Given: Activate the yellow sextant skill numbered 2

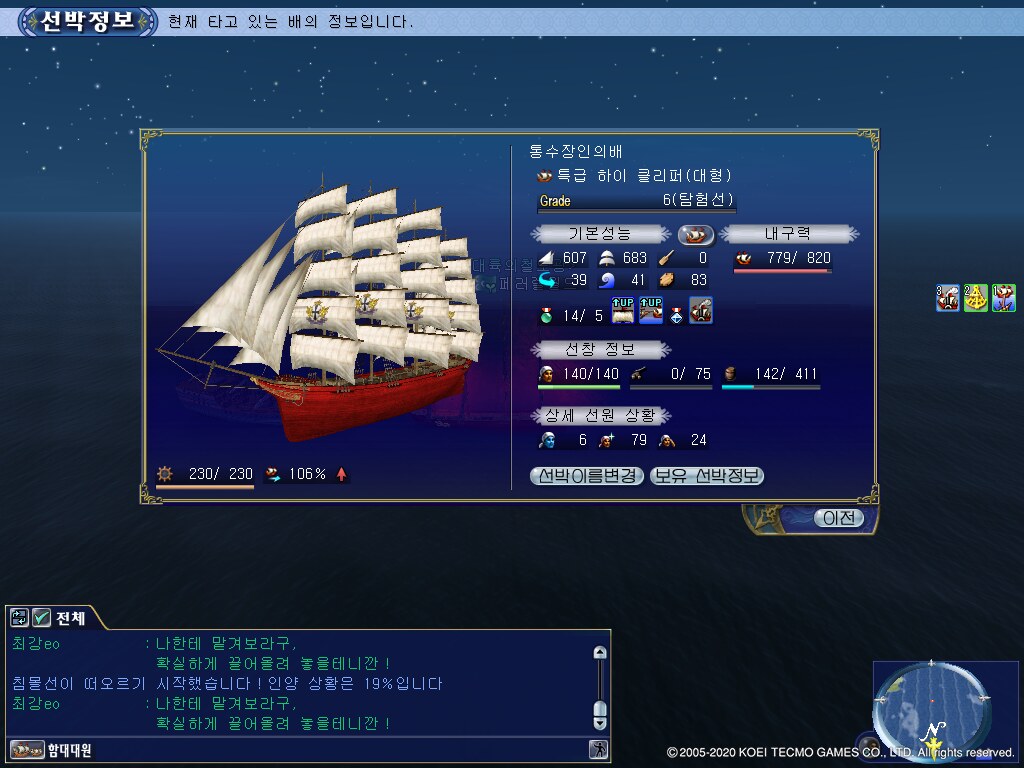Looking at the screenshot, I should click(x=976, y=298).
